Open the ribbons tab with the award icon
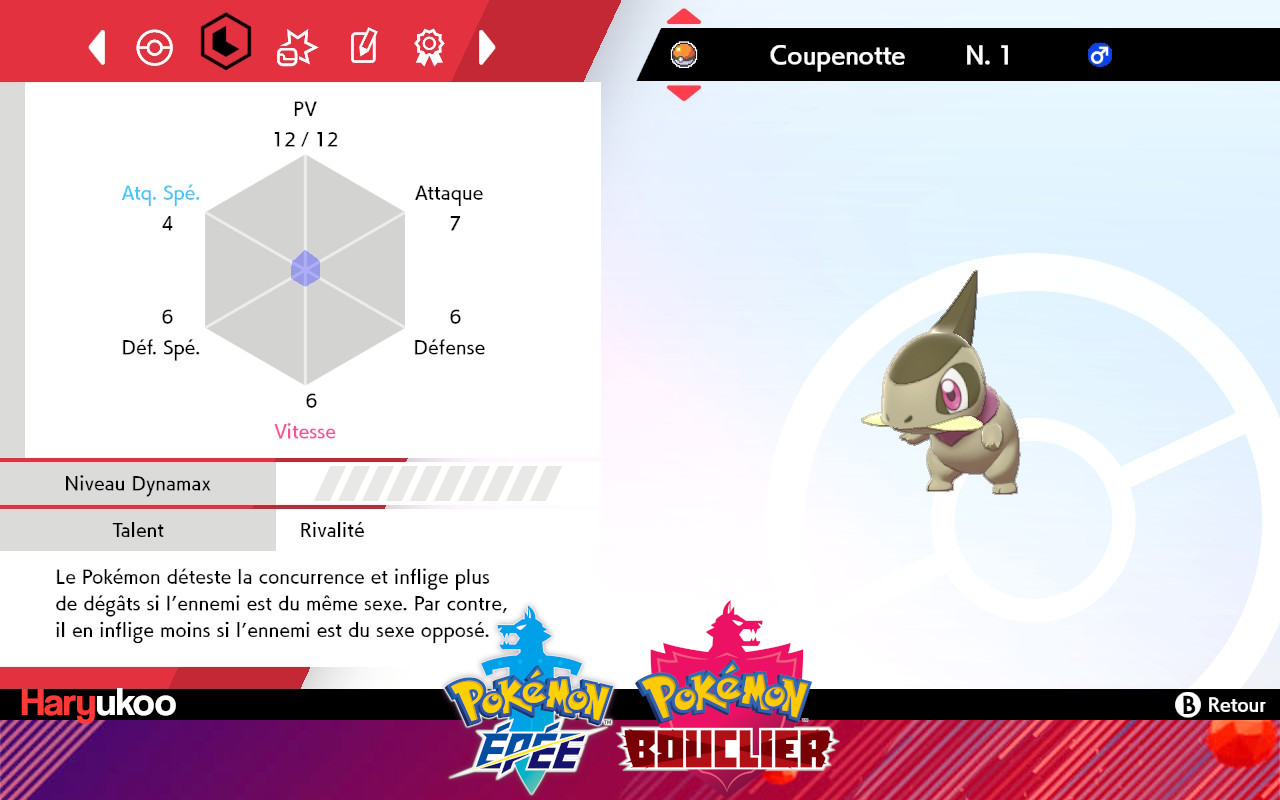 point(429,46)
